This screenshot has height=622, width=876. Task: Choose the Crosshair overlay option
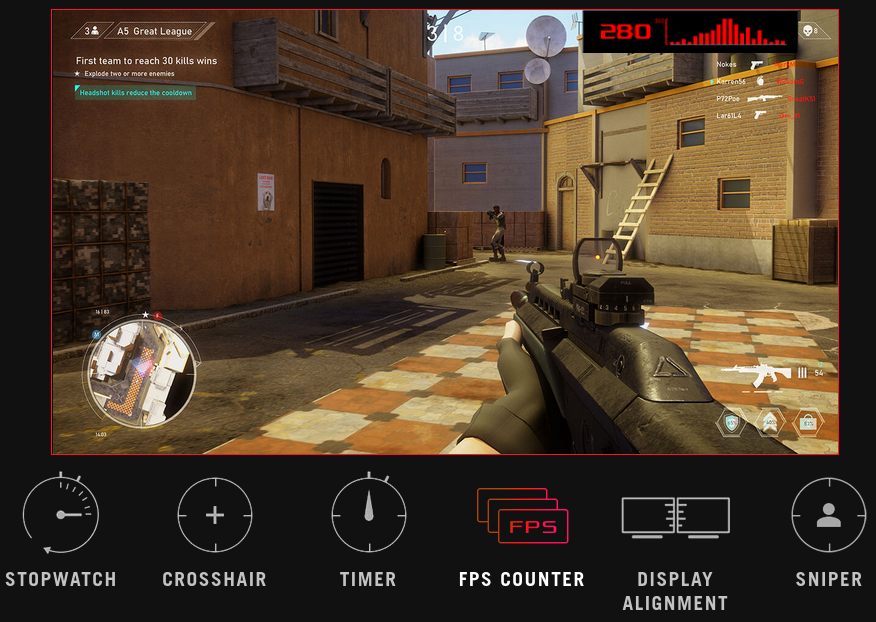(x=215, y=515)
